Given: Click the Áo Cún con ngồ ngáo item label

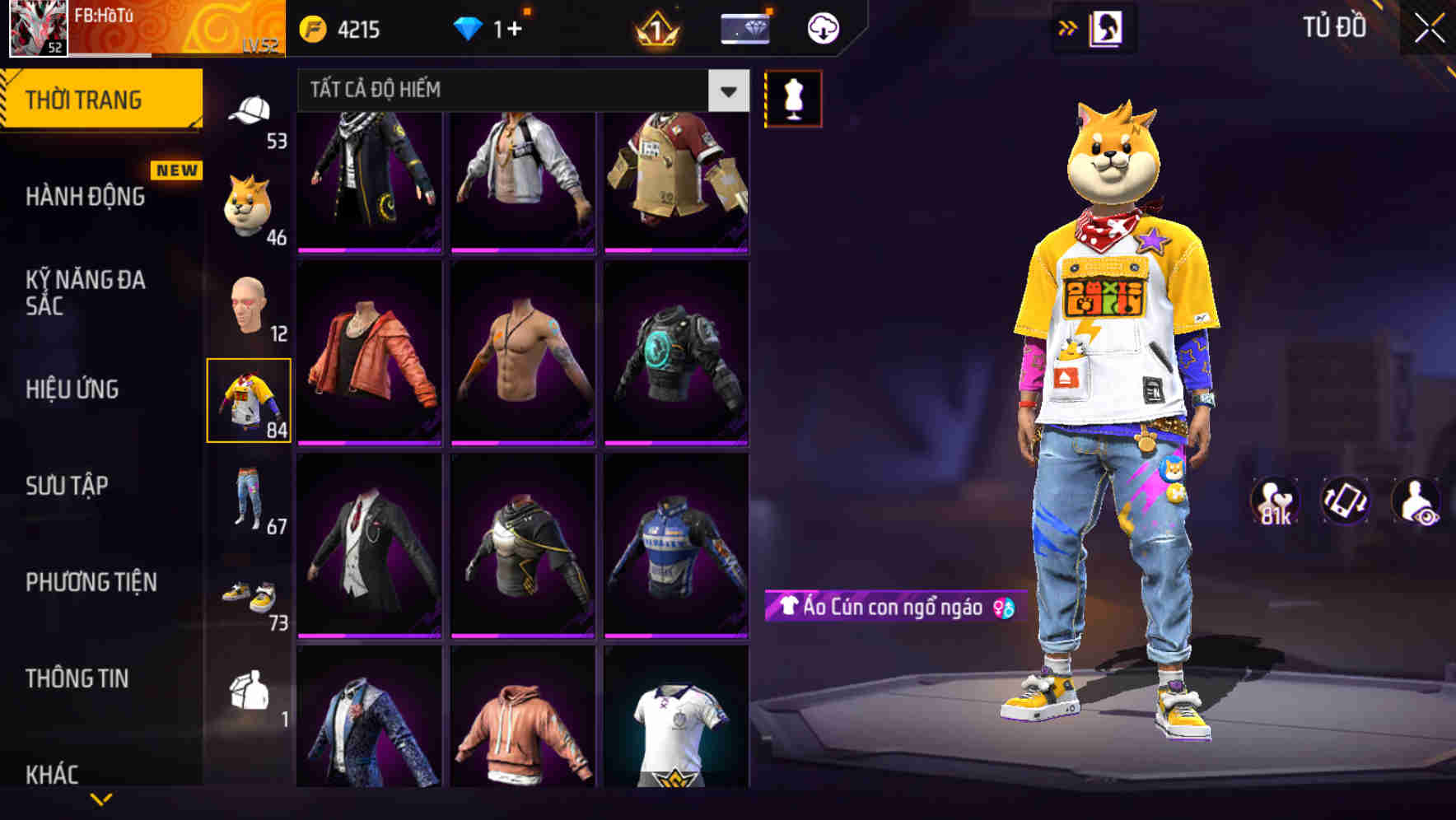Looking at the screenshot, I should click(x=885, y=609).
